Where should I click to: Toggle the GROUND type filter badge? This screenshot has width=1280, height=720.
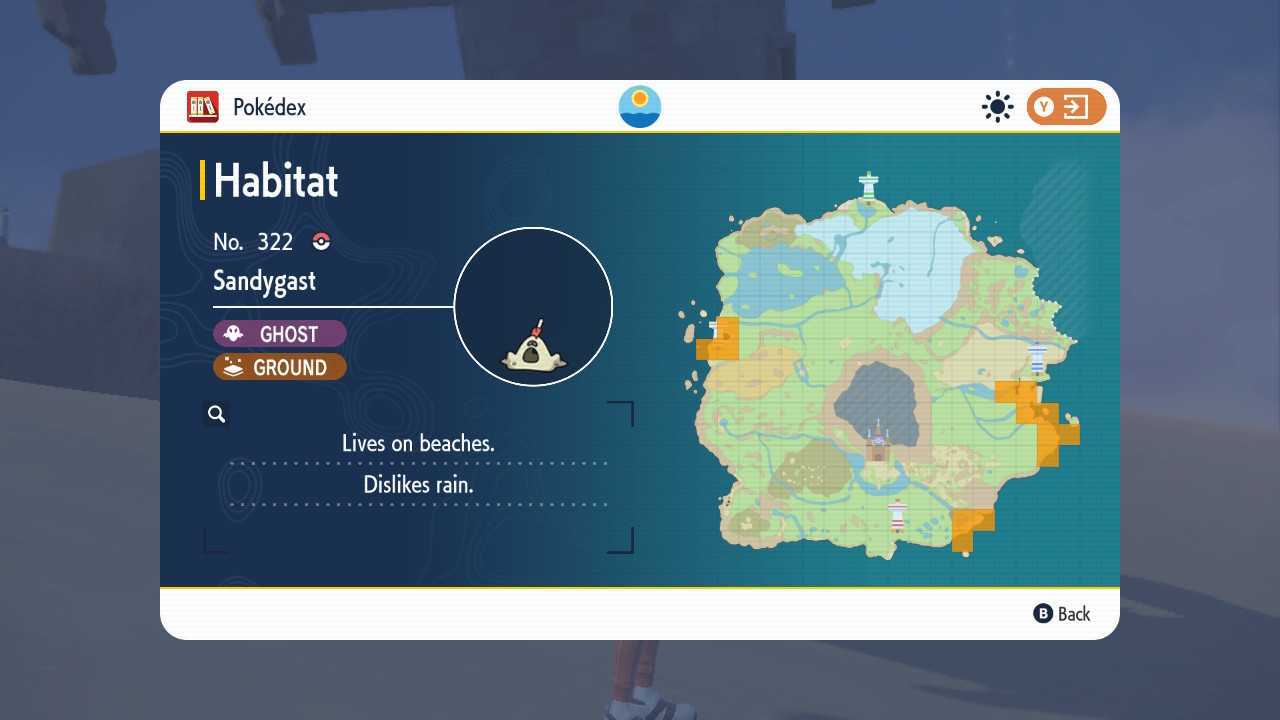279,367
